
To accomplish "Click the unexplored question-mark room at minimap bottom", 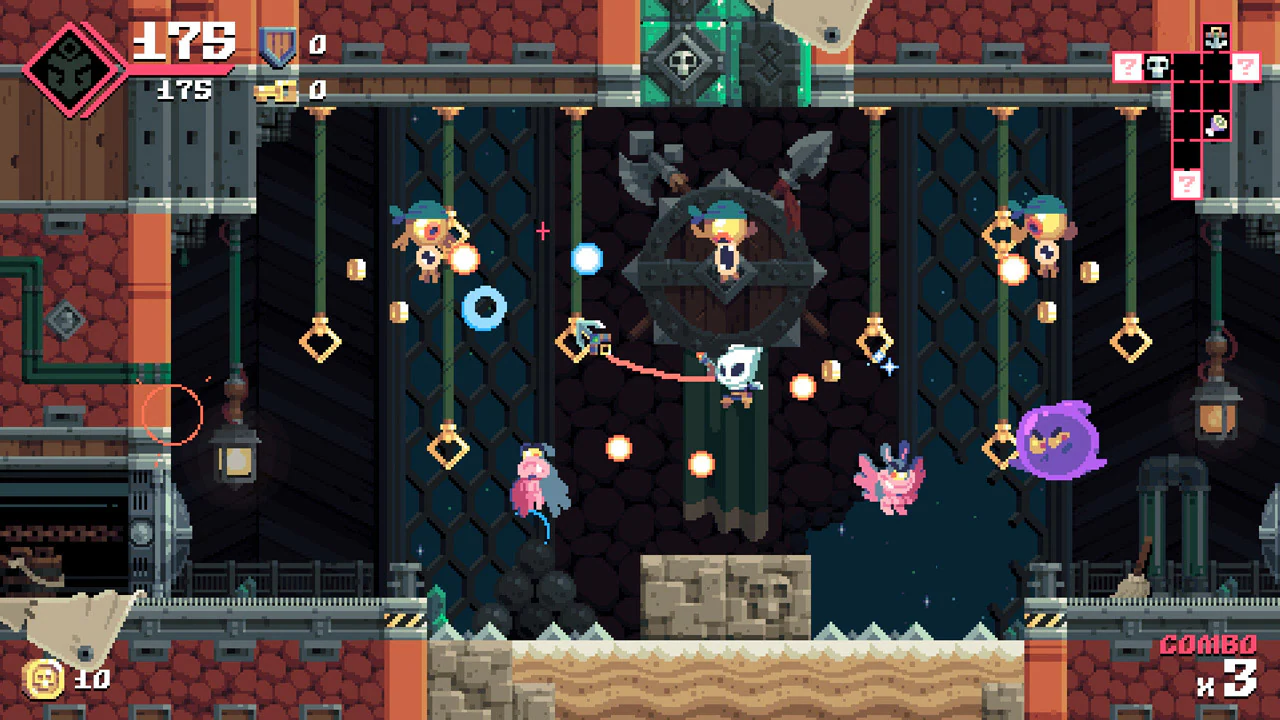I will coord(1188,181).
